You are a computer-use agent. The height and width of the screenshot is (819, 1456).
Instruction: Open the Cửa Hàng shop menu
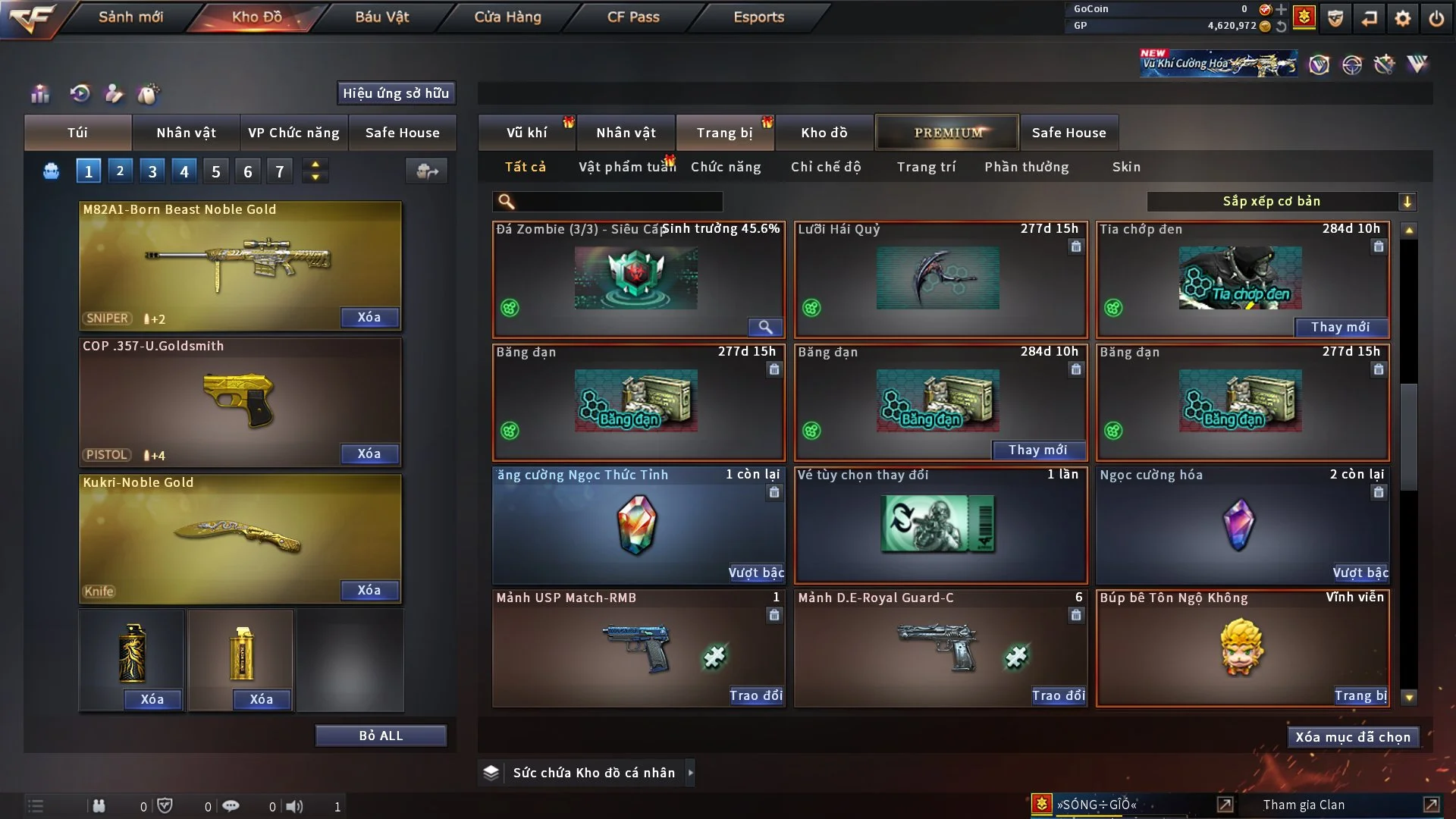[x=507, y=17]
